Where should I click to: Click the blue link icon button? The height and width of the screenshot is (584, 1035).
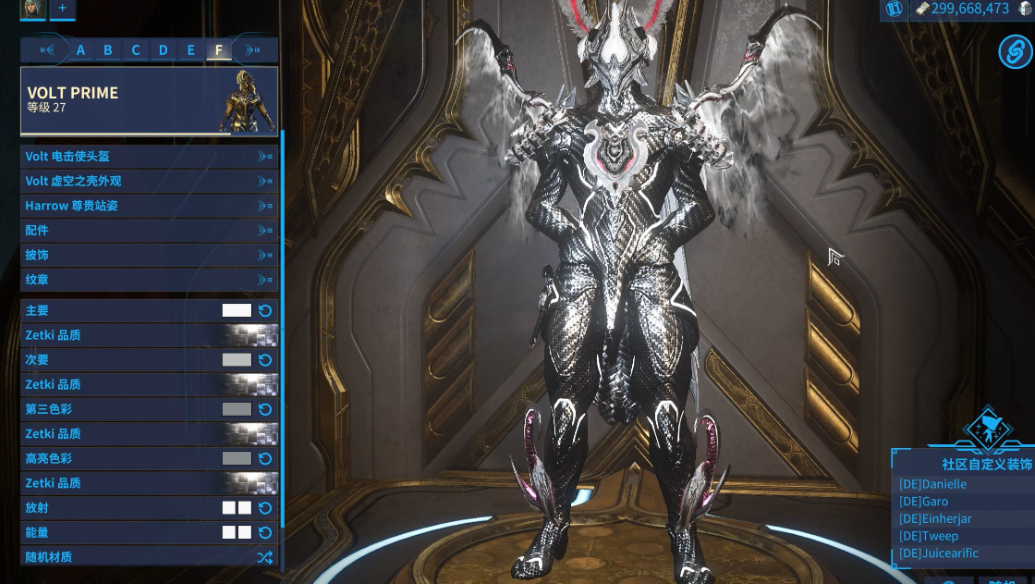(x=1014, y=51)
